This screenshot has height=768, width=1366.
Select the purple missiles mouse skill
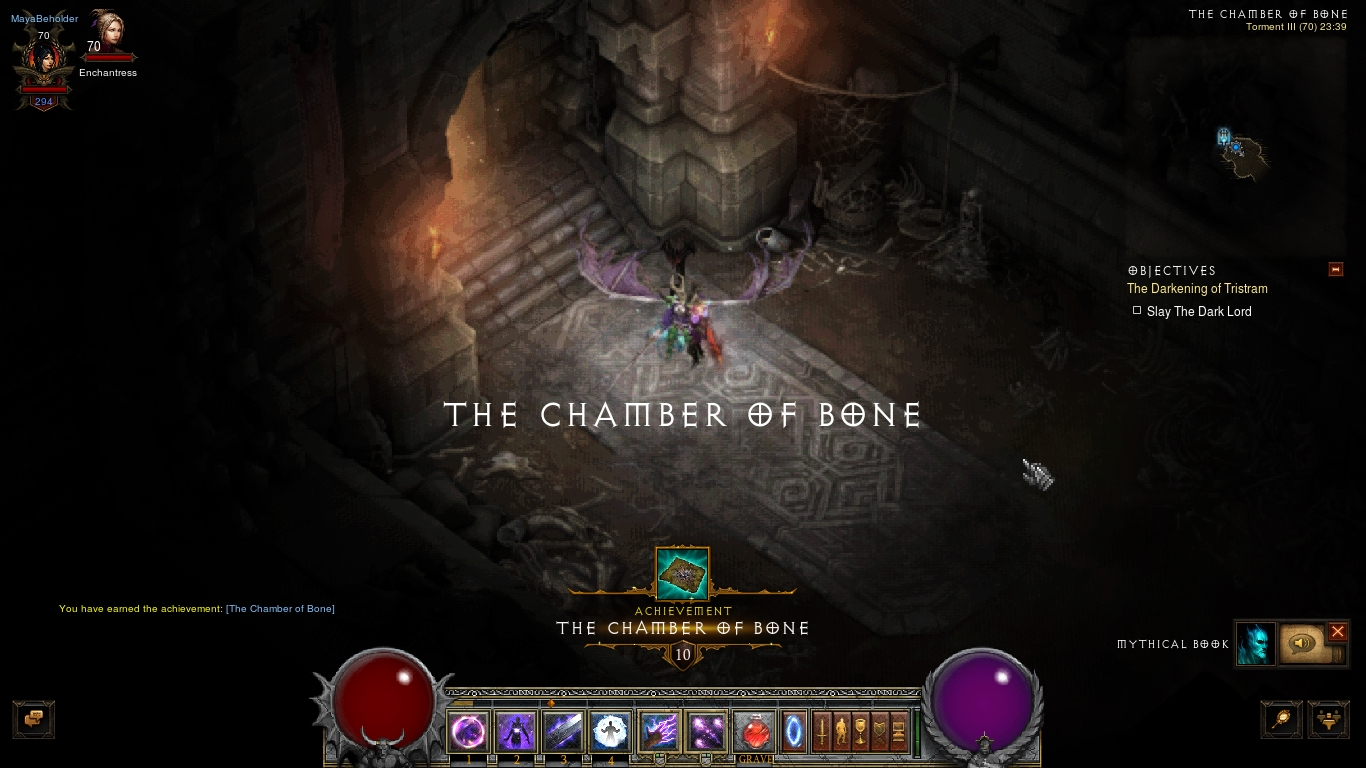(x=706, y=732)
